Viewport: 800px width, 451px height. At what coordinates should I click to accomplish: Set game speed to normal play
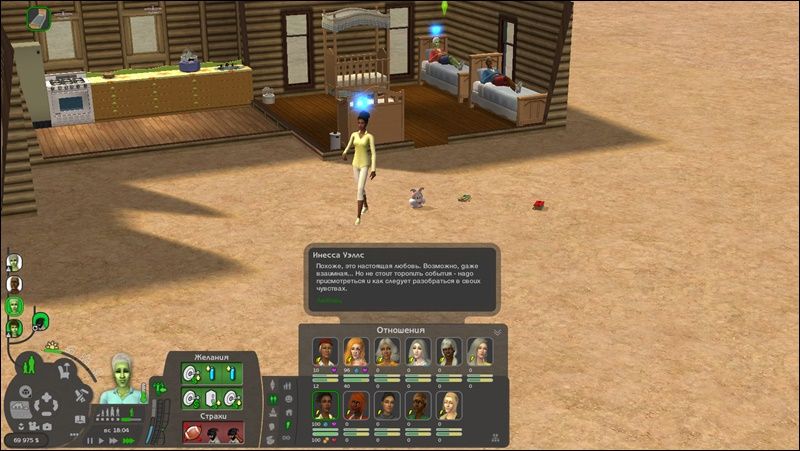tap(101, 440)
